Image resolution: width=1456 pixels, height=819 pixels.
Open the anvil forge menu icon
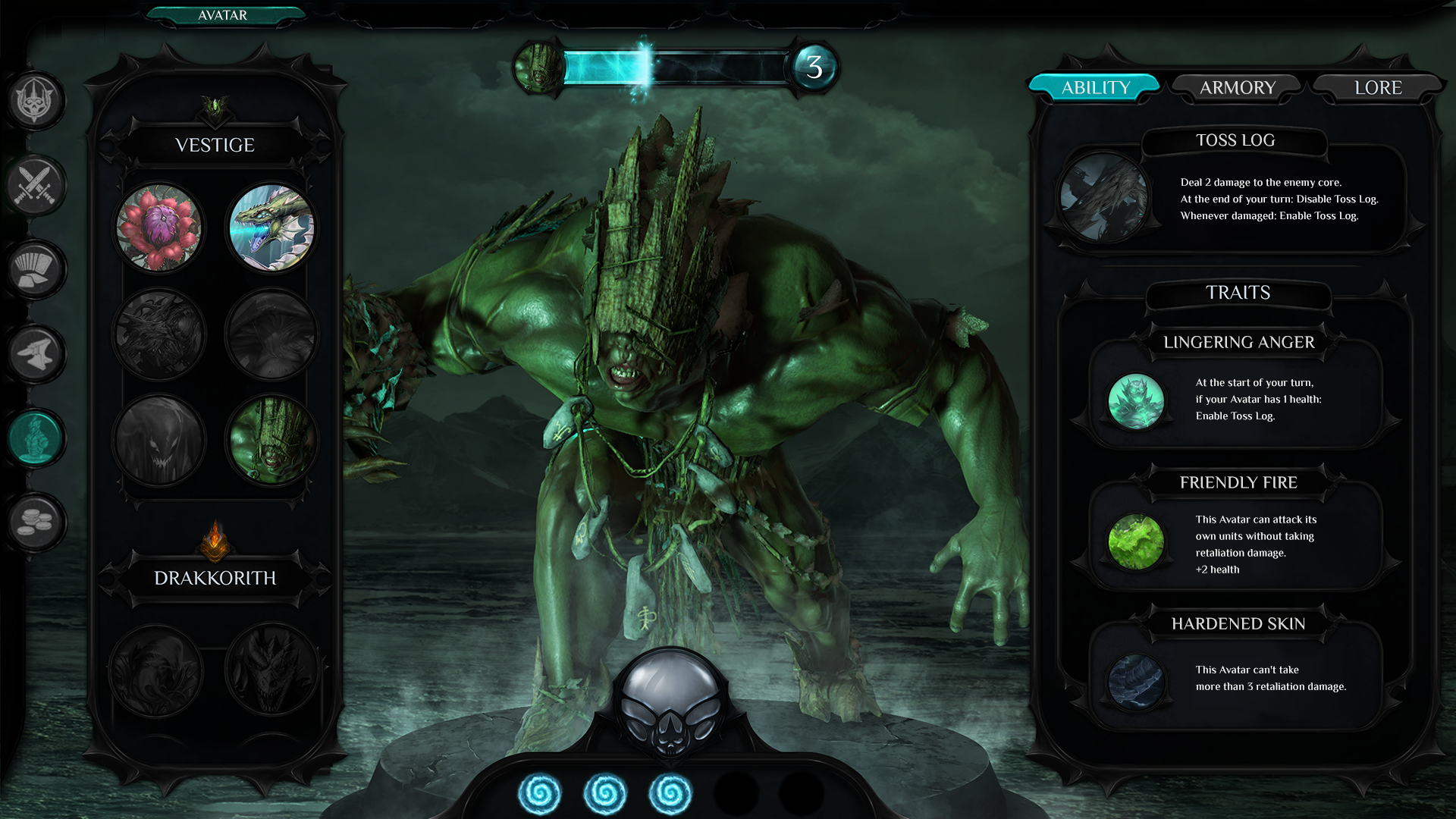pyautogui.click(x=35, y=353)
